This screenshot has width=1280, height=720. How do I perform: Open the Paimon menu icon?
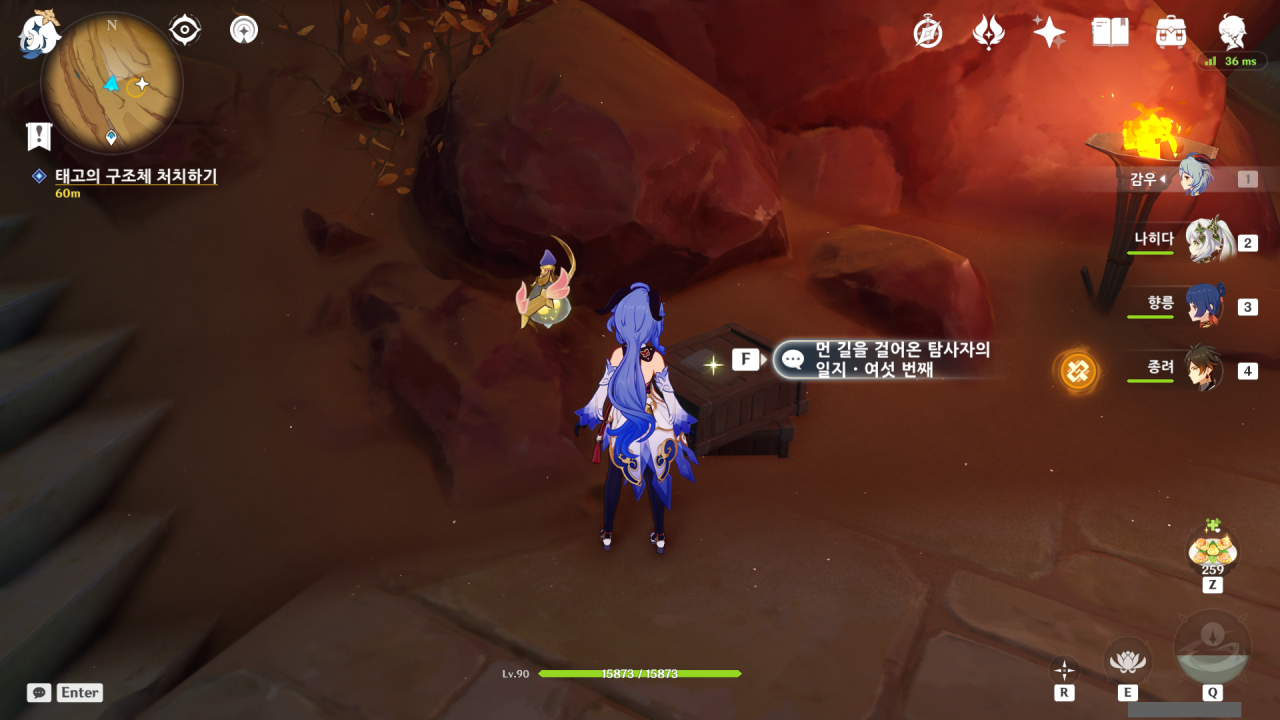pyautogui.click(x=39, y=32)
